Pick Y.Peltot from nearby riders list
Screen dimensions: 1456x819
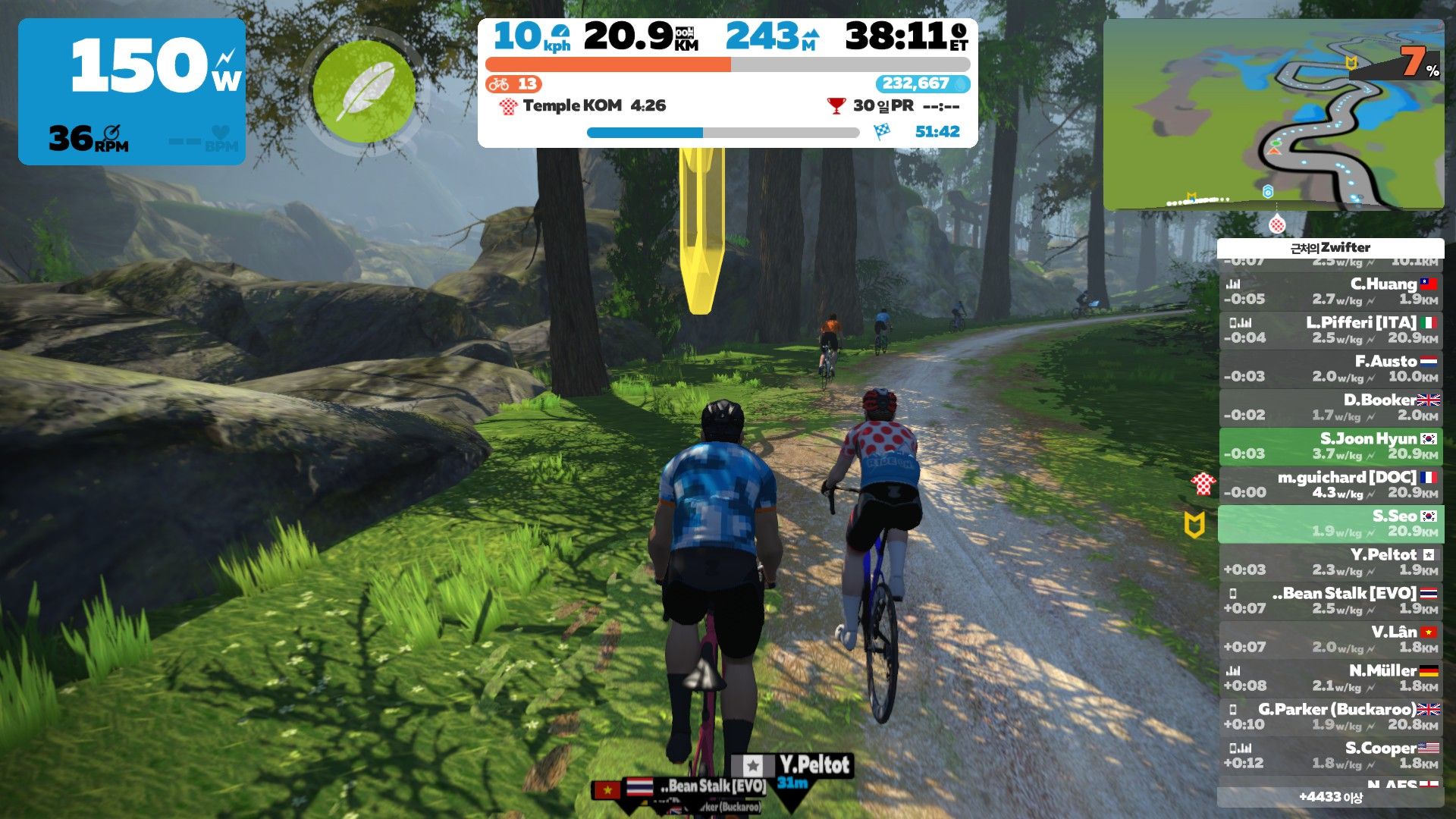[1331, 563]
